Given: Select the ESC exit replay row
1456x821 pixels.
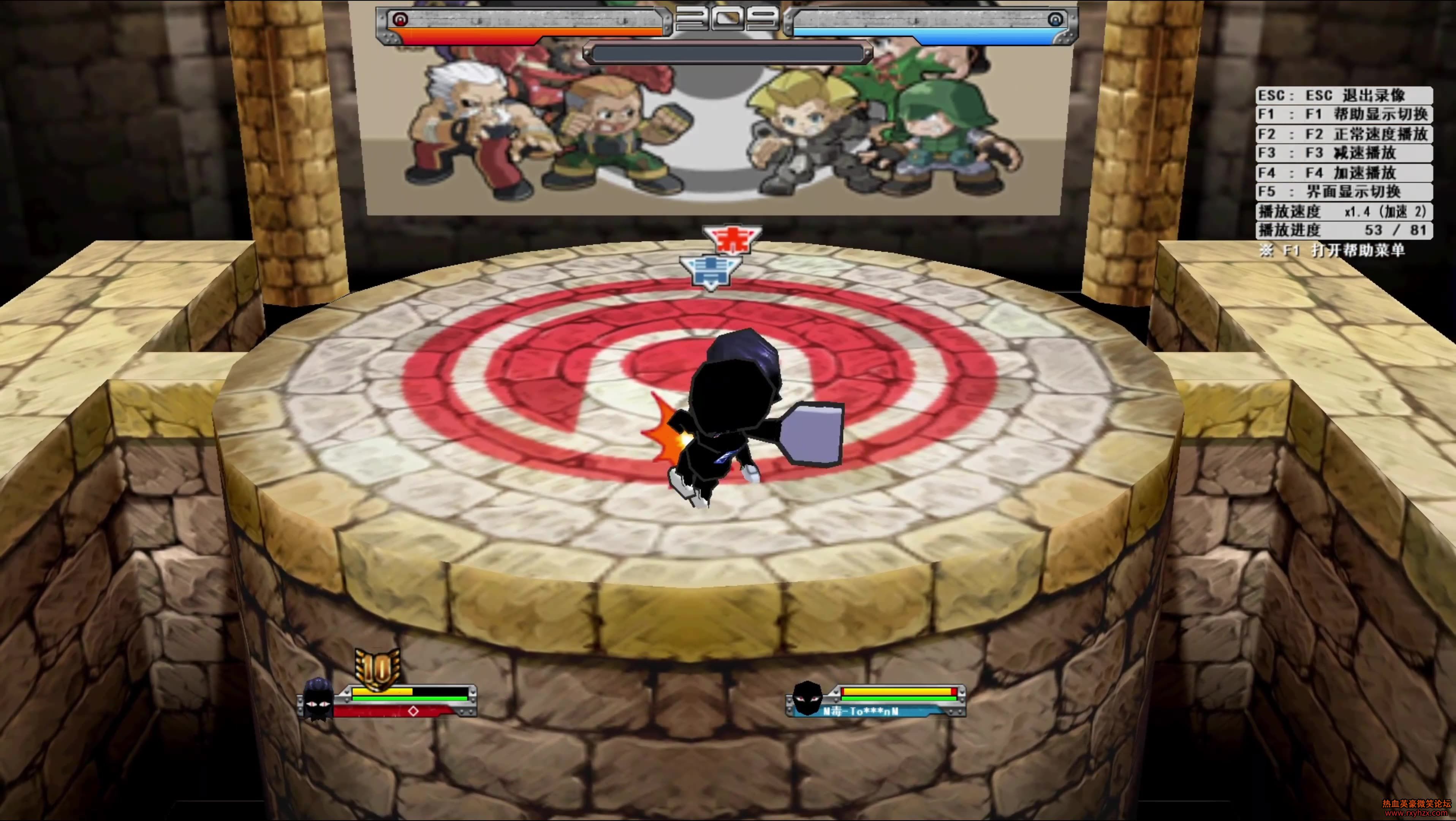Looking at the screenshot, I should tap(1344, 95).
